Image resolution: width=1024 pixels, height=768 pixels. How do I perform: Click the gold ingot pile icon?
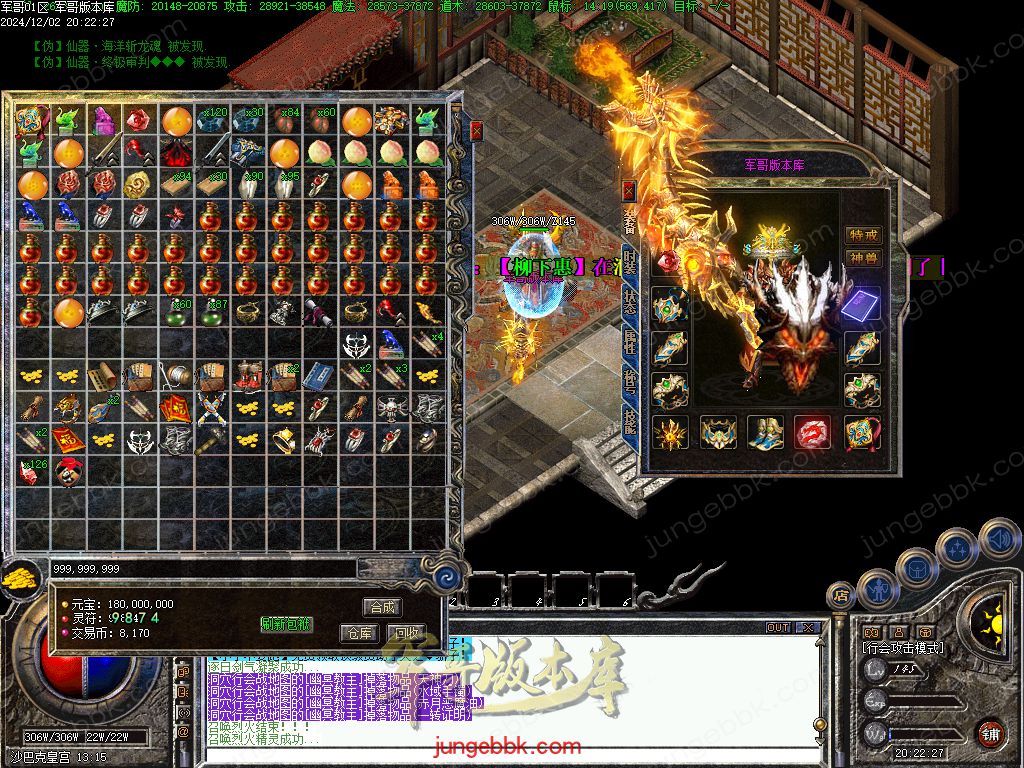(18, 578)
